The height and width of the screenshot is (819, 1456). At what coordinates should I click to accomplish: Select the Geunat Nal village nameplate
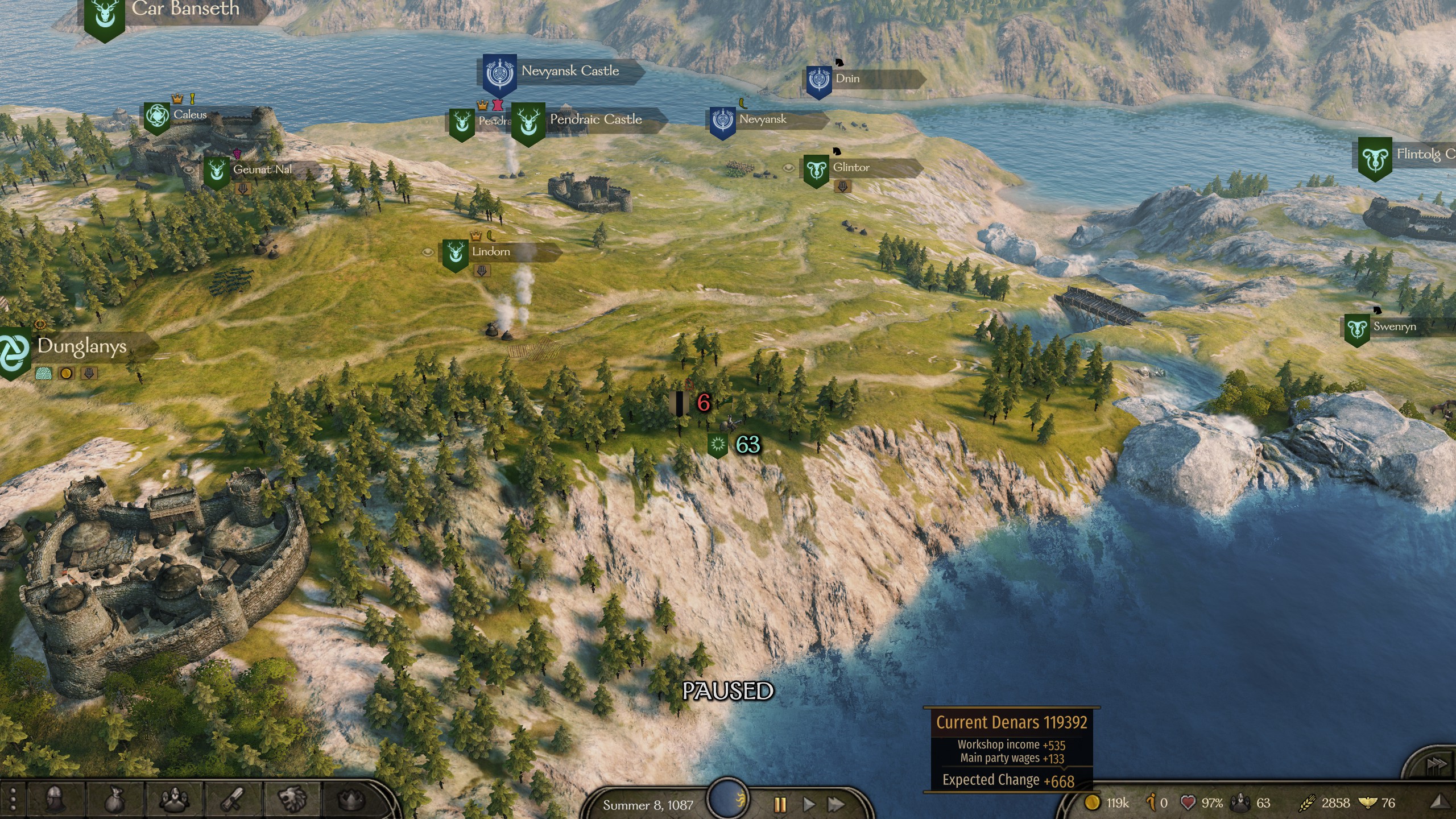pyautogui.click(x=262, y=169)
